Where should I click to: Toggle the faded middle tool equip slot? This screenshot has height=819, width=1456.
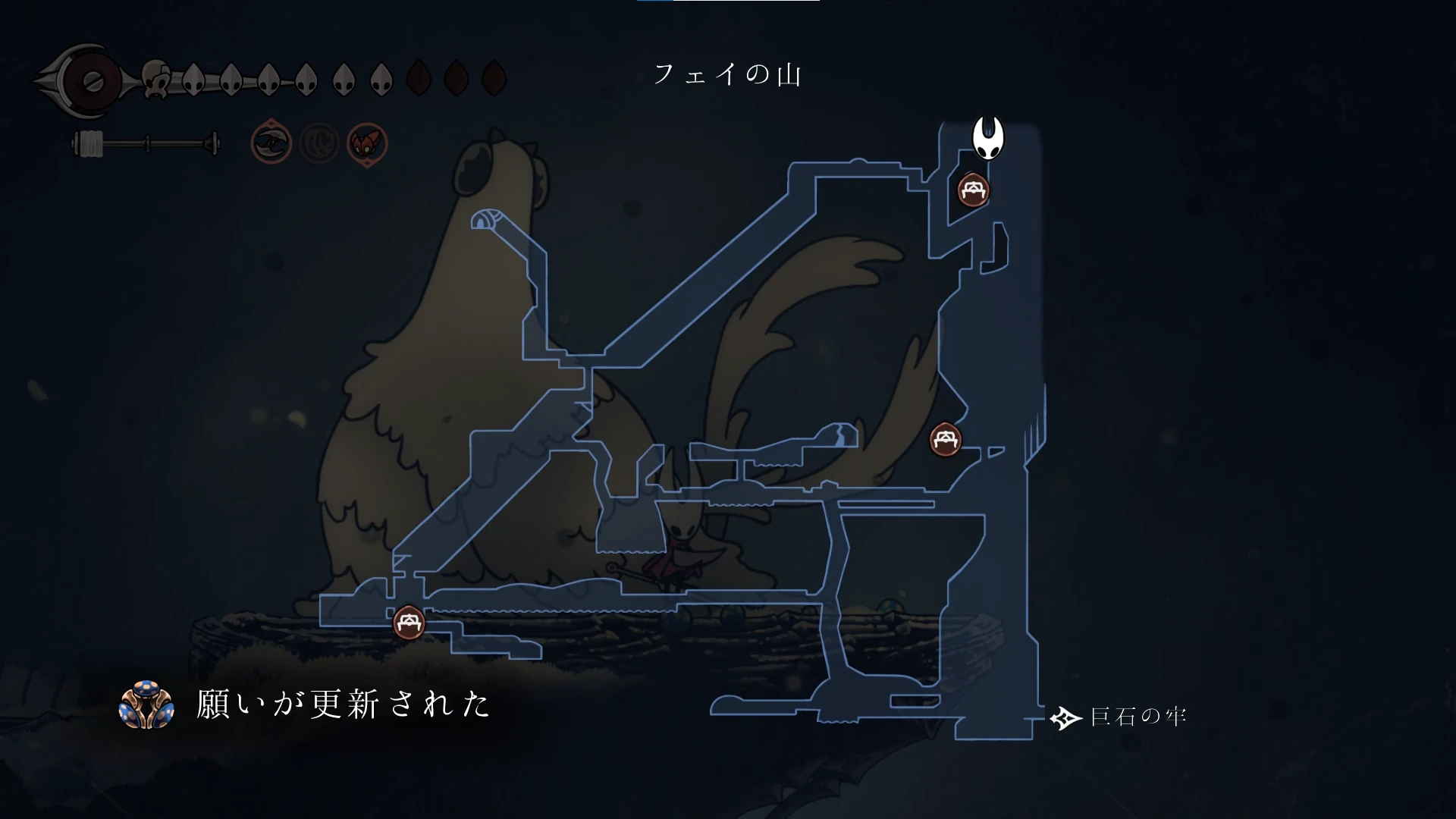pyautogui.click(x=320, y=144)
